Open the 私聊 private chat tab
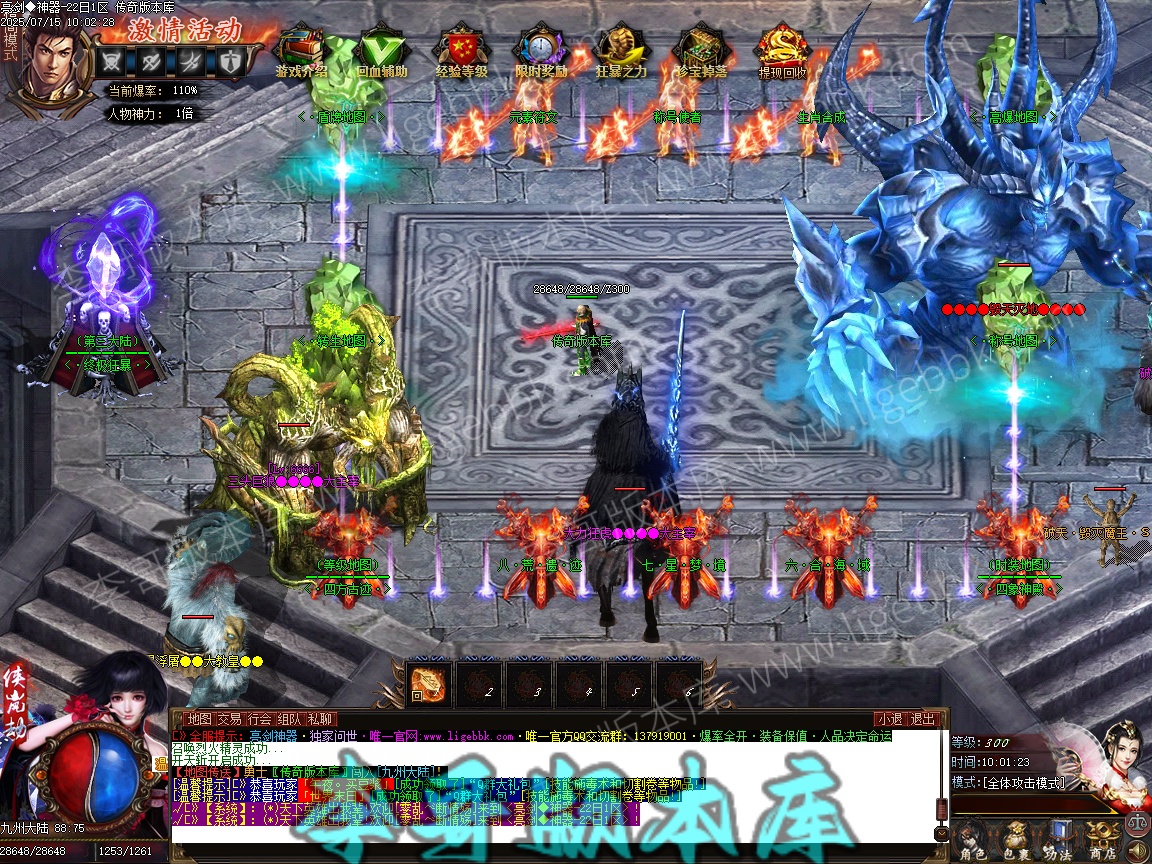This screenshot has width=1152, height=864. pyautogui.click(x=320, y=719)
